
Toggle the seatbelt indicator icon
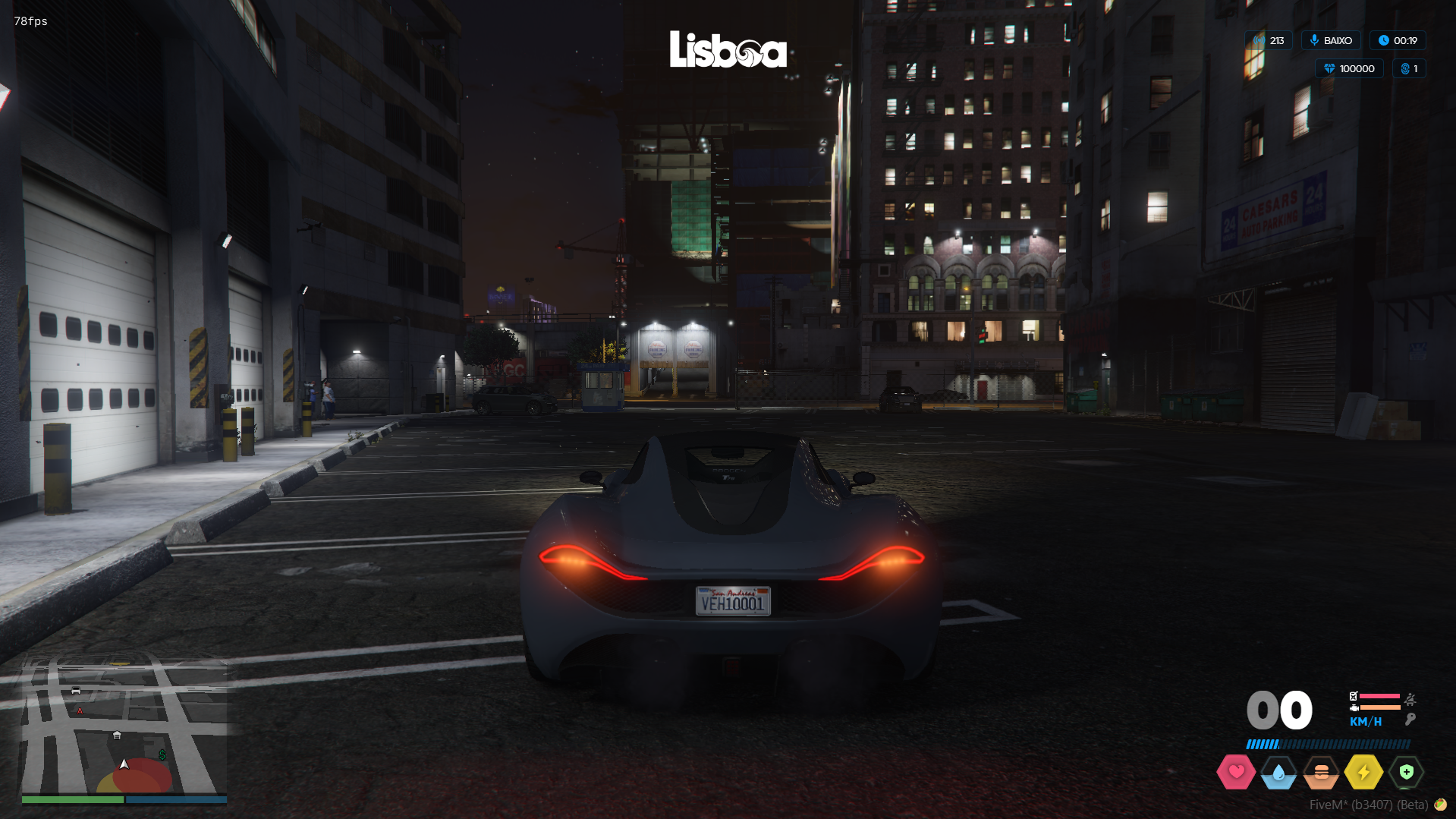(x=1410, y=698)
